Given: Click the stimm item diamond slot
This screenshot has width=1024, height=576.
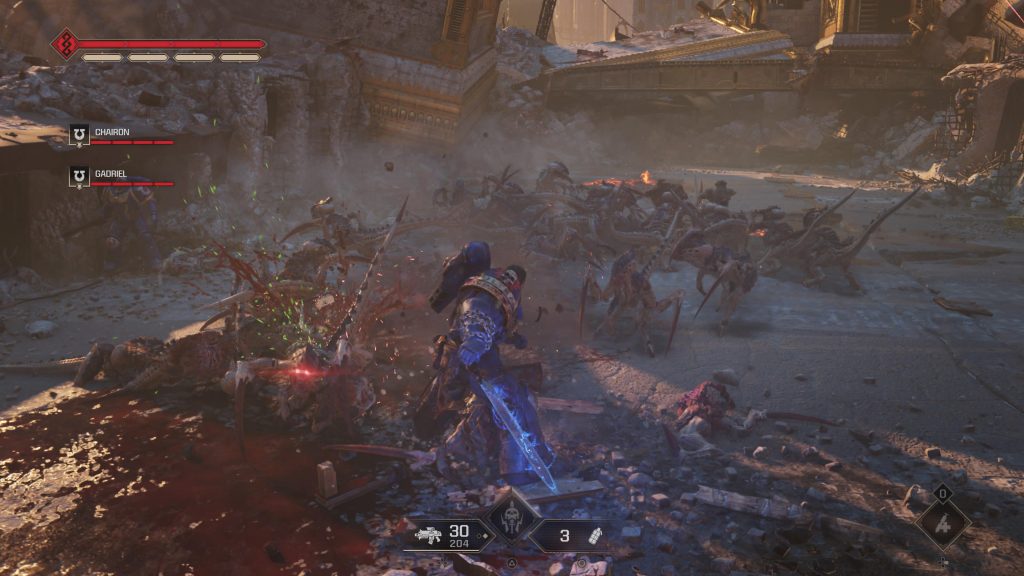Looking at the screenshot, I should (942, 523).
